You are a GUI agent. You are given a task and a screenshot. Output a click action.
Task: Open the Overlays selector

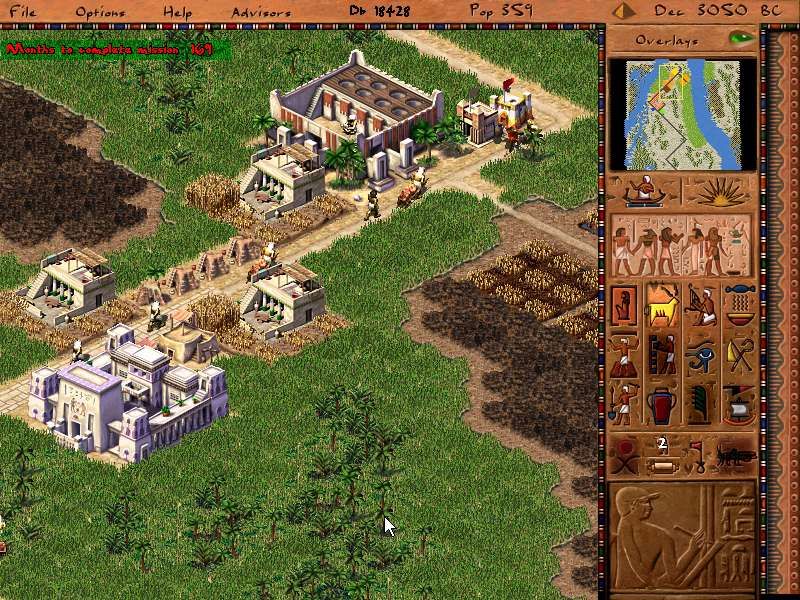coord(667,41)
